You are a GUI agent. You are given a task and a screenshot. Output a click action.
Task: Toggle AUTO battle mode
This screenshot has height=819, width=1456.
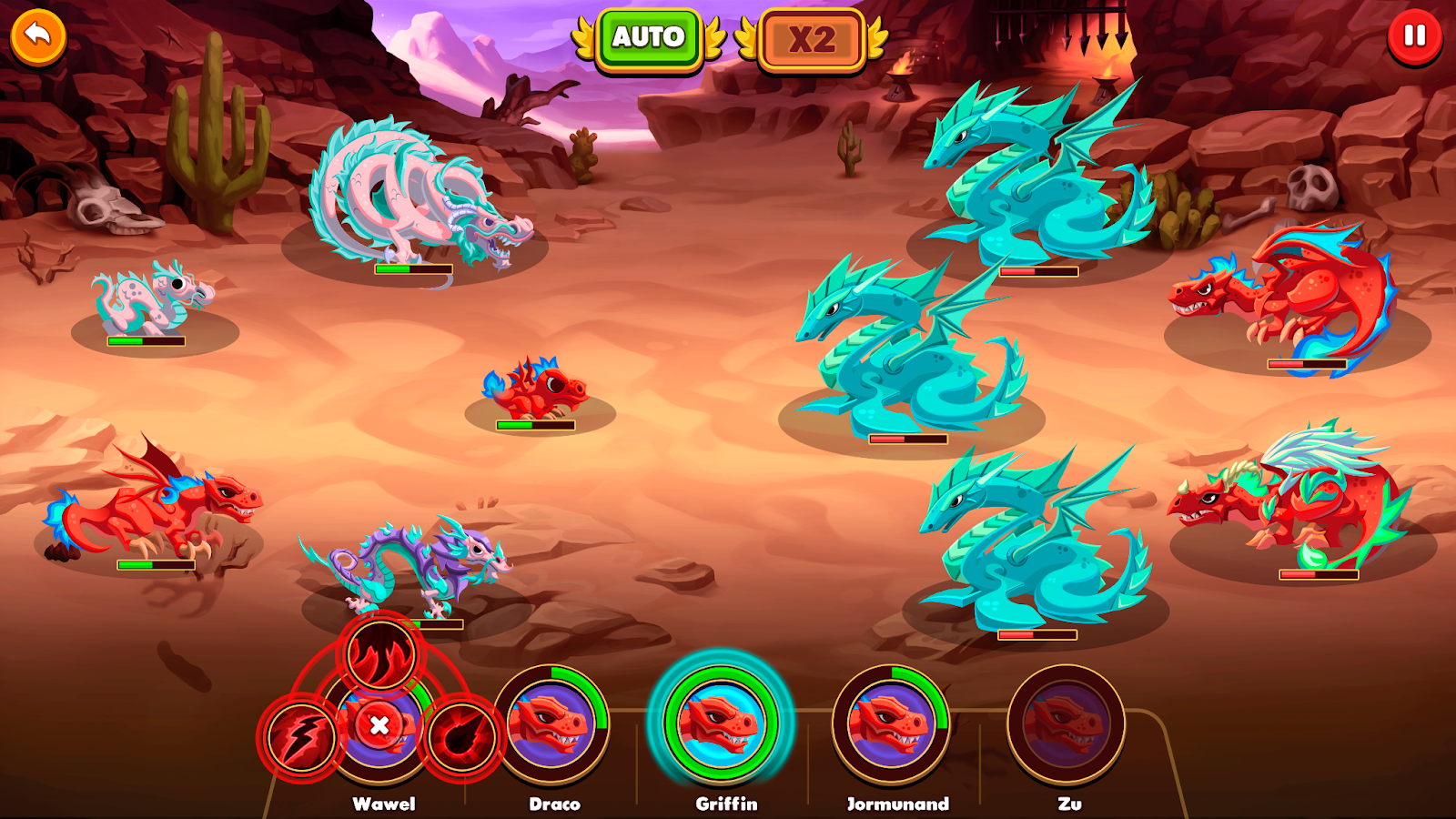(648, 38)
